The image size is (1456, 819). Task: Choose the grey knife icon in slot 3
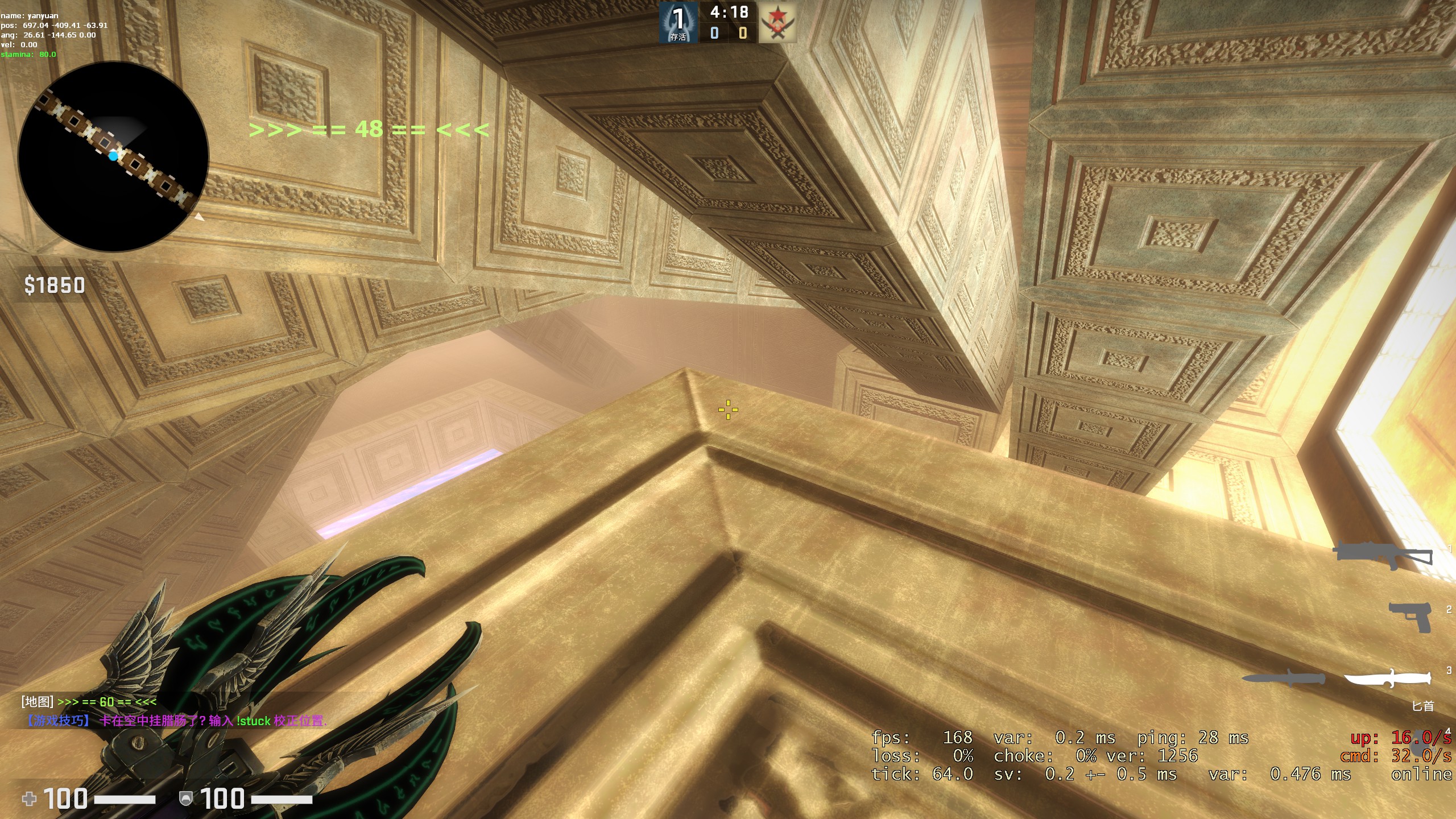click(1283, 678)
